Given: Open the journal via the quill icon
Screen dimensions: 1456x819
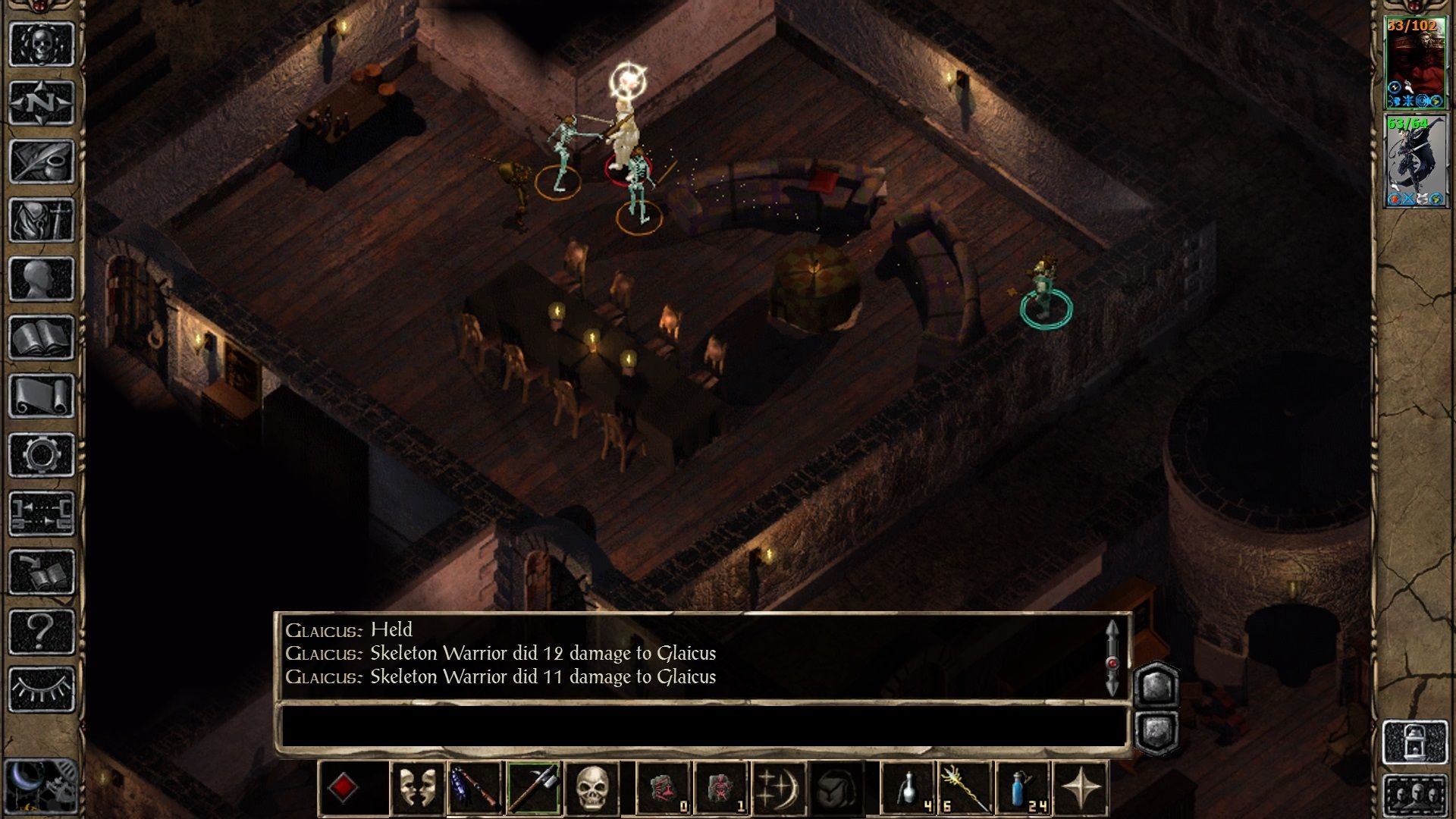Looking at the screenshot, I should coord(42,161).
